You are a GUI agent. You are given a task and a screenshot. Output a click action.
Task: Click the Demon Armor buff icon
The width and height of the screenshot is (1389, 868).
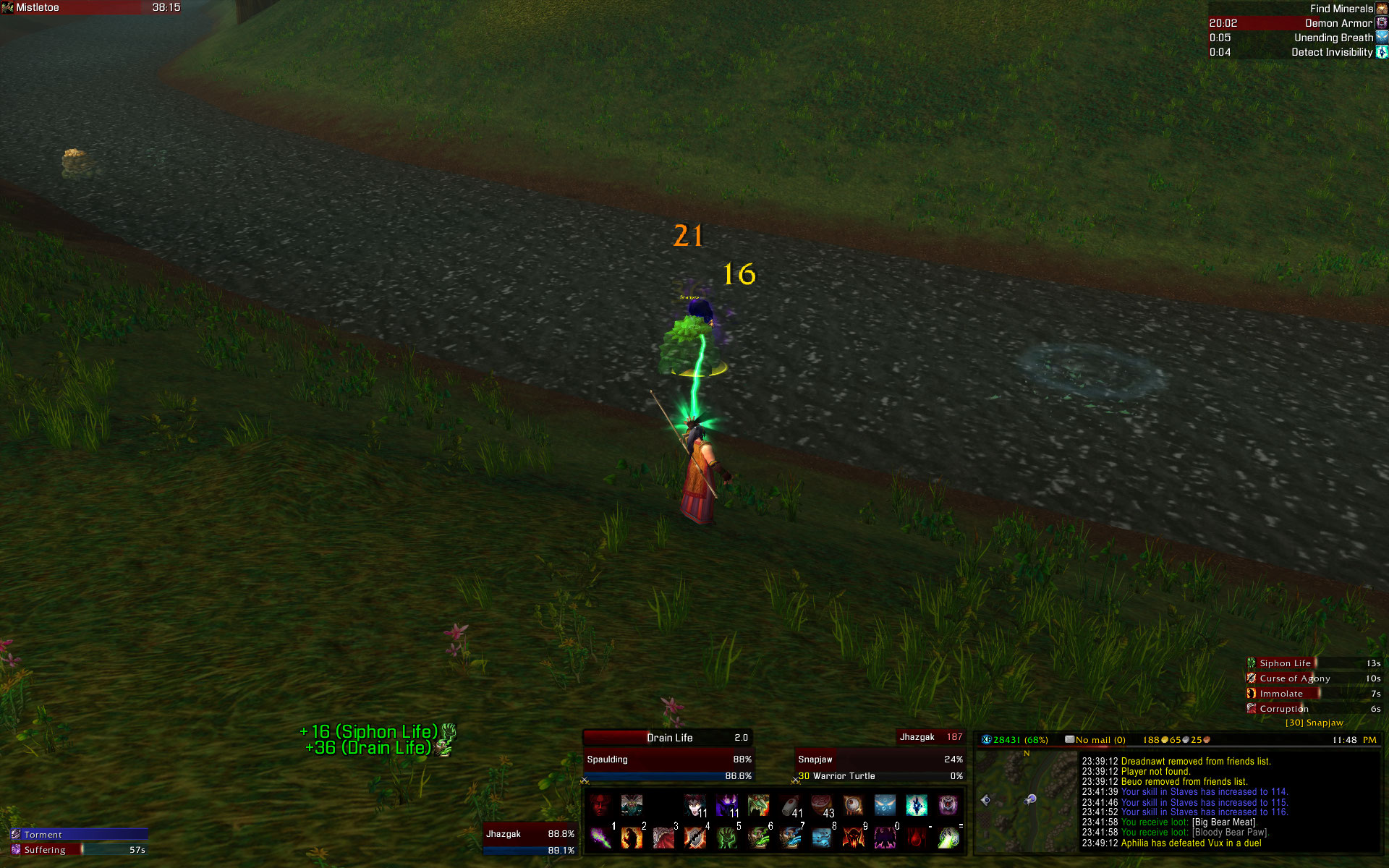click(1381, 23)
